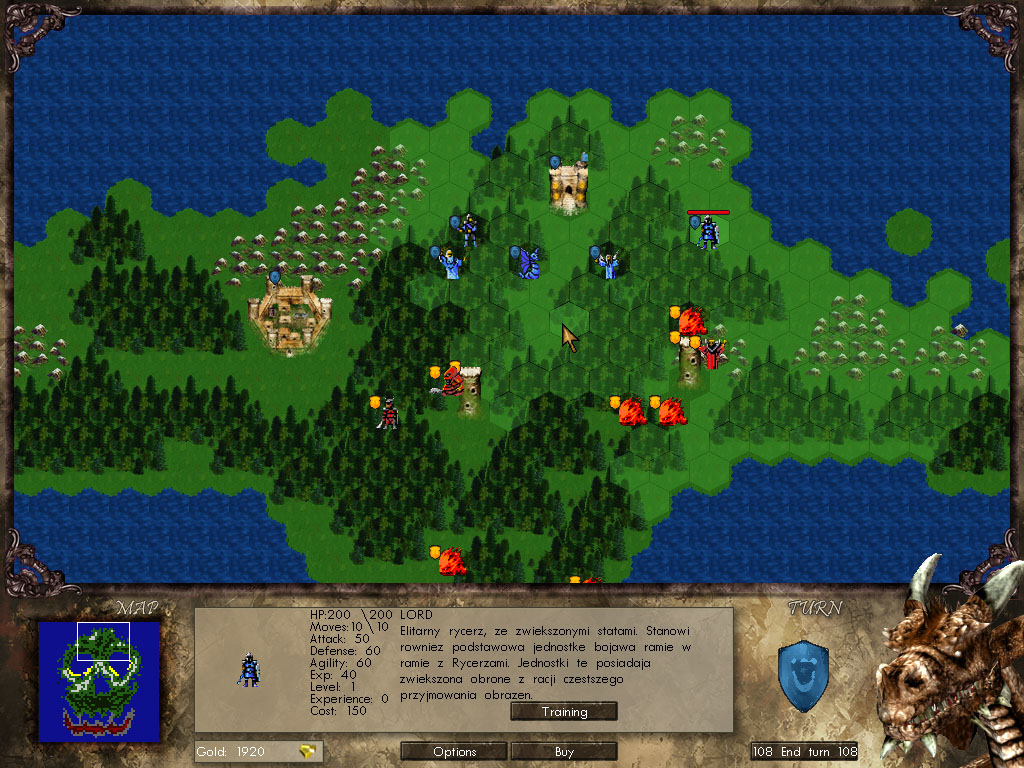Viewport: 1024px width, 768px height.
Task: Select the Lord unit with red health bar
Action: tap(708, 232)
